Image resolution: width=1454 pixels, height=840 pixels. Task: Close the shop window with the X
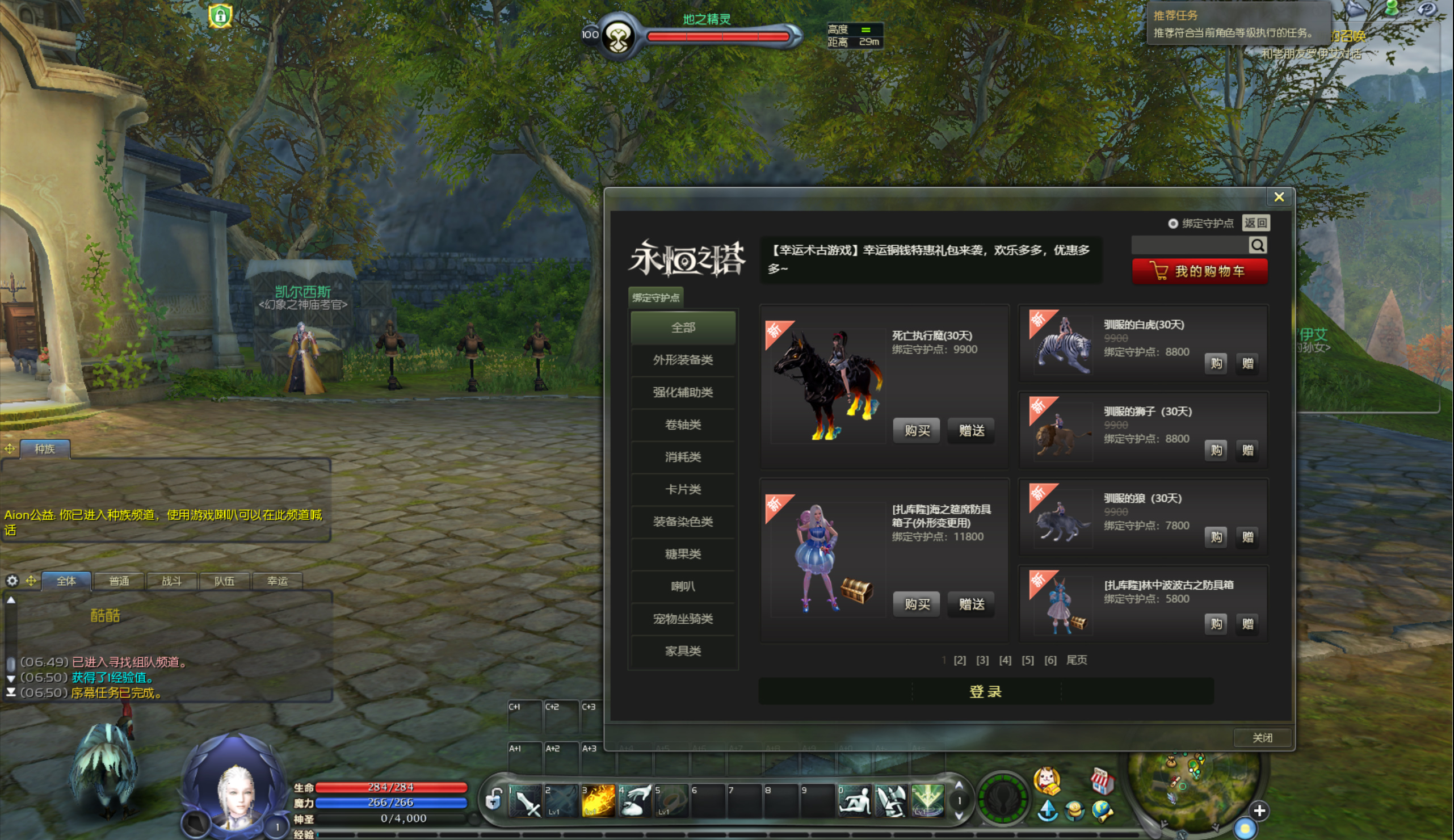(x=1278, y=198)
